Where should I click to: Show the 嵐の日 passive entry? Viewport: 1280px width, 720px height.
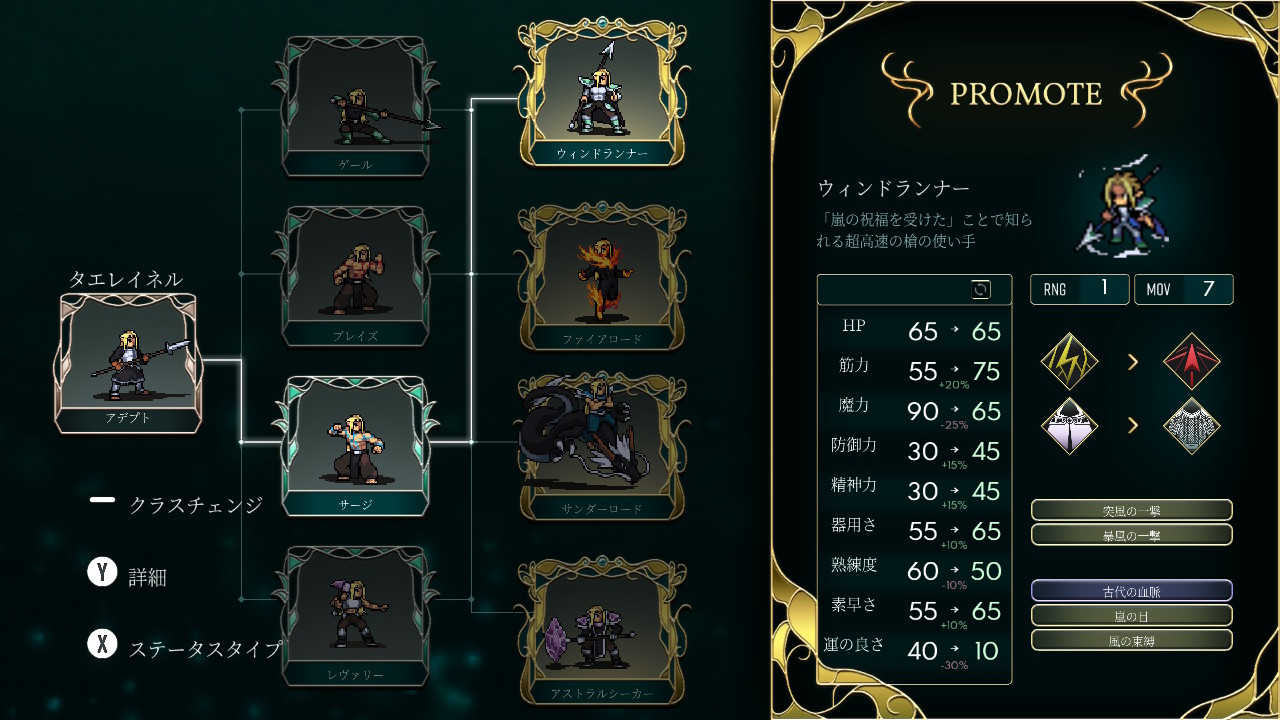coord(1131,616)
